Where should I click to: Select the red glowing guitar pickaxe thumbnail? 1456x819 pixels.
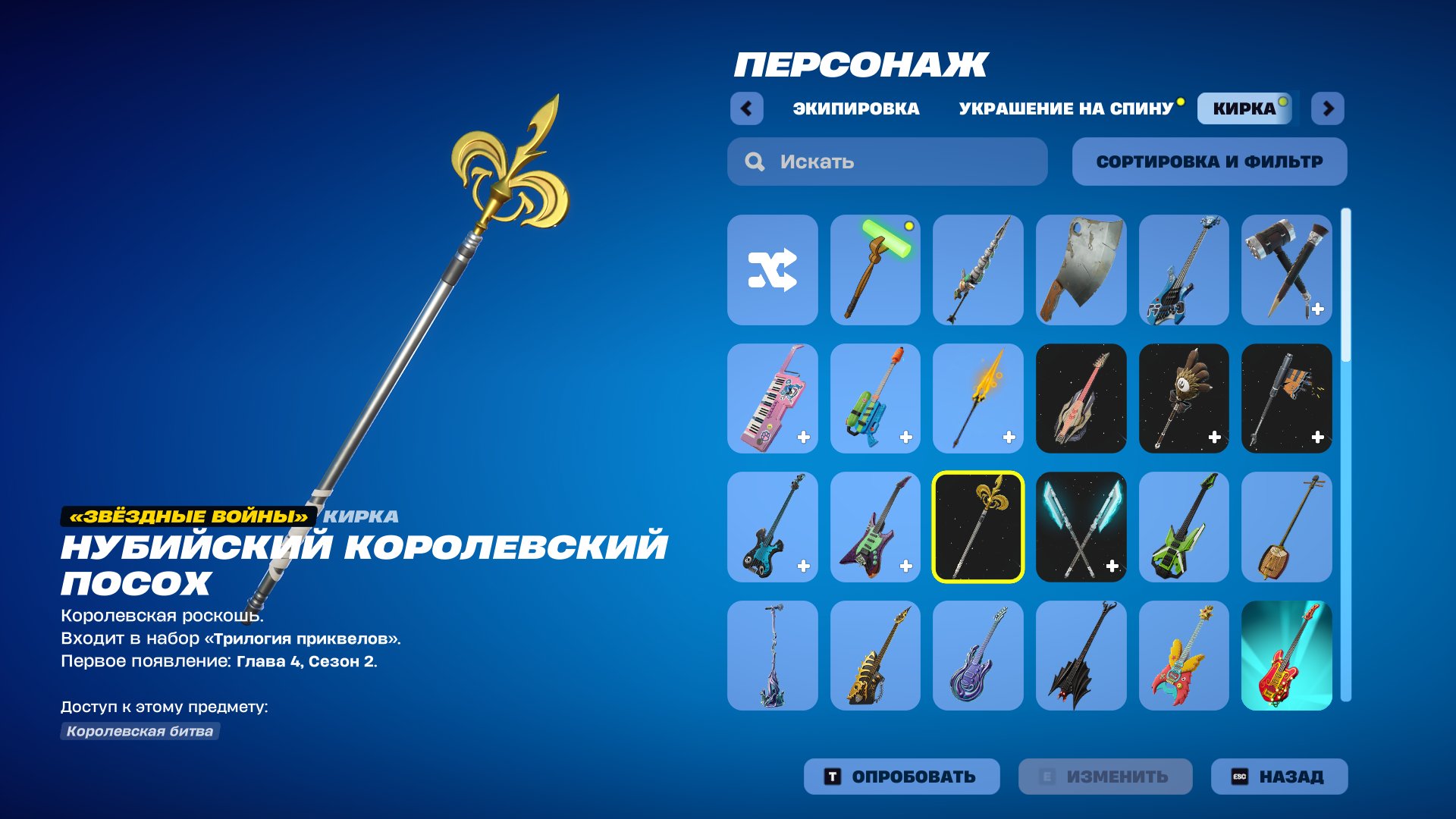click(1287, 656)
